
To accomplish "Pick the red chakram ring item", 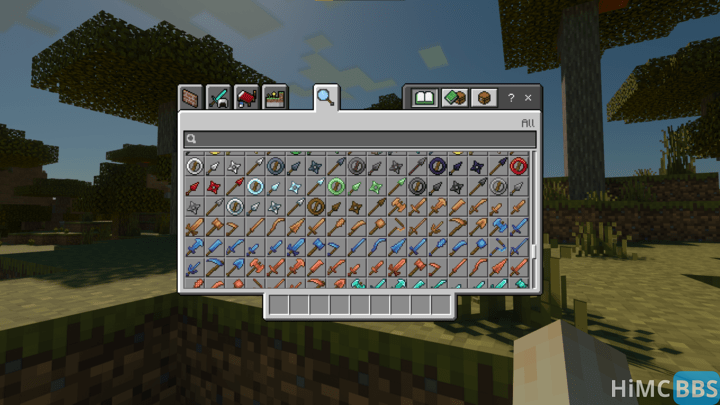I will click(518, 165).
